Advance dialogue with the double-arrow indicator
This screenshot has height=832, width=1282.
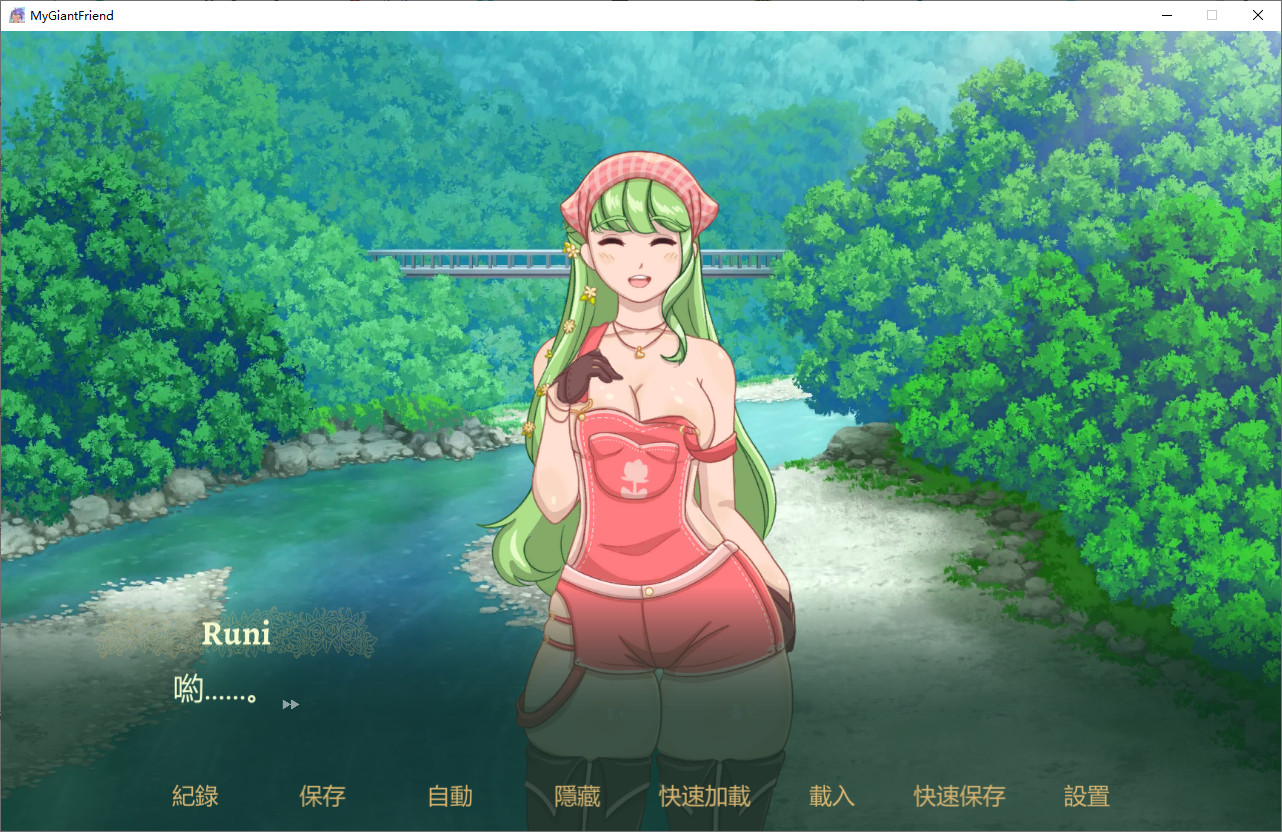pos(291,704)
